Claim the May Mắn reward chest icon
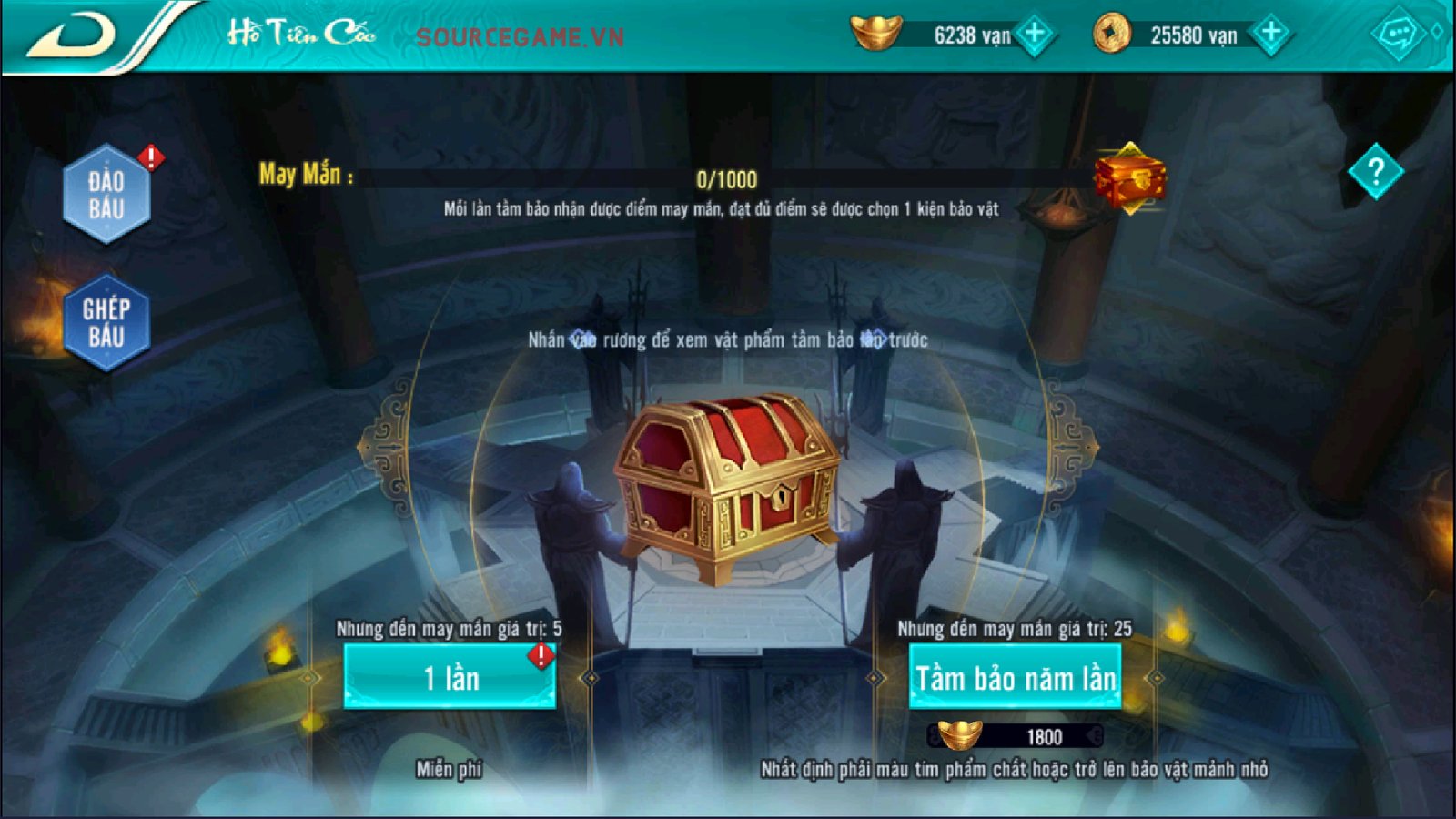Screen dimensions: 1456x819 [1129, 178]
